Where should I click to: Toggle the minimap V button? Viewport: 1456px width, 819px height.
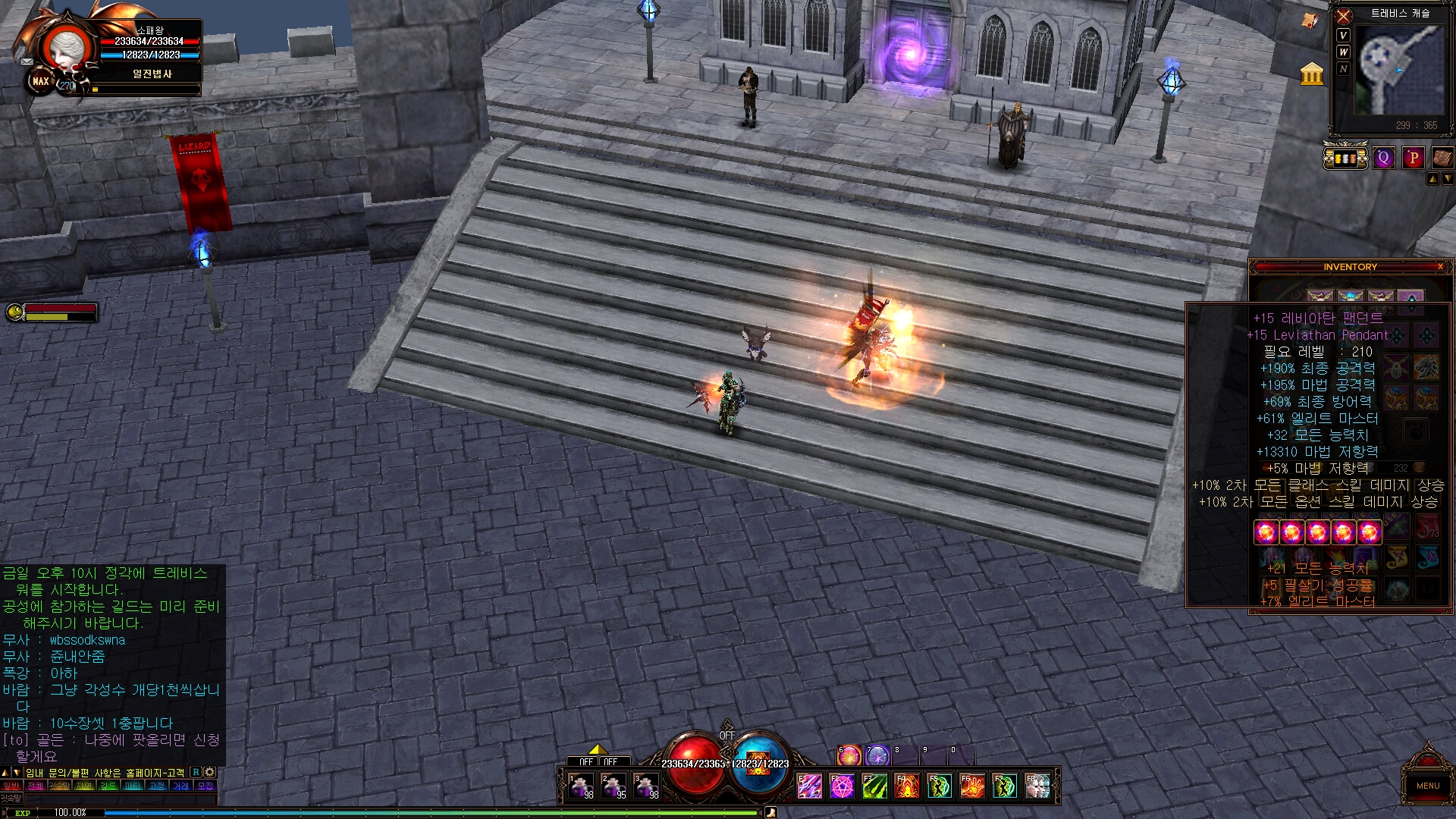pos(1344,36)
